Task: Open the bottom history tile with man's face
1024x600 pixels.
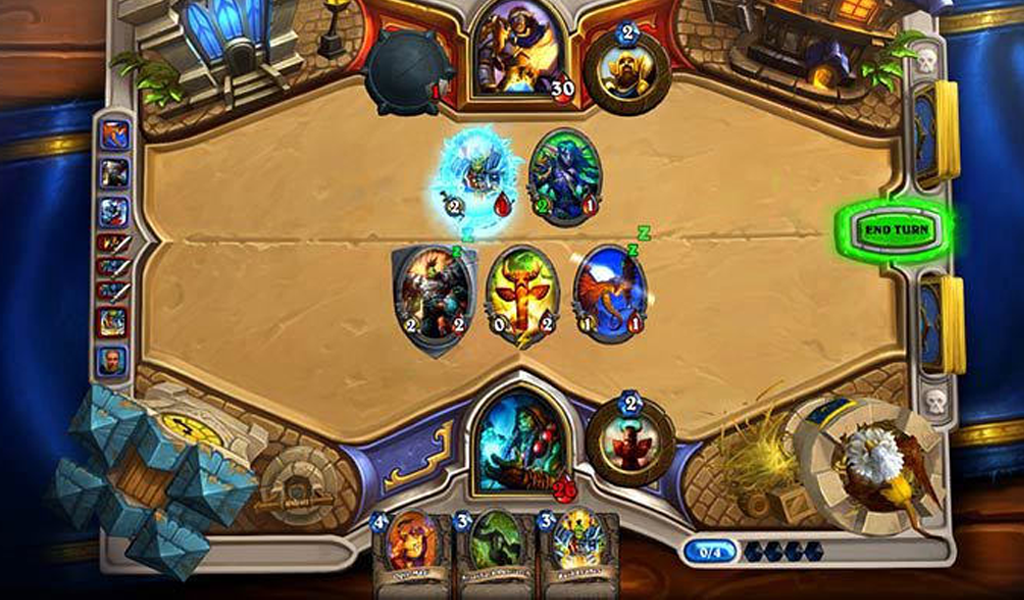Action: [113, 360]
